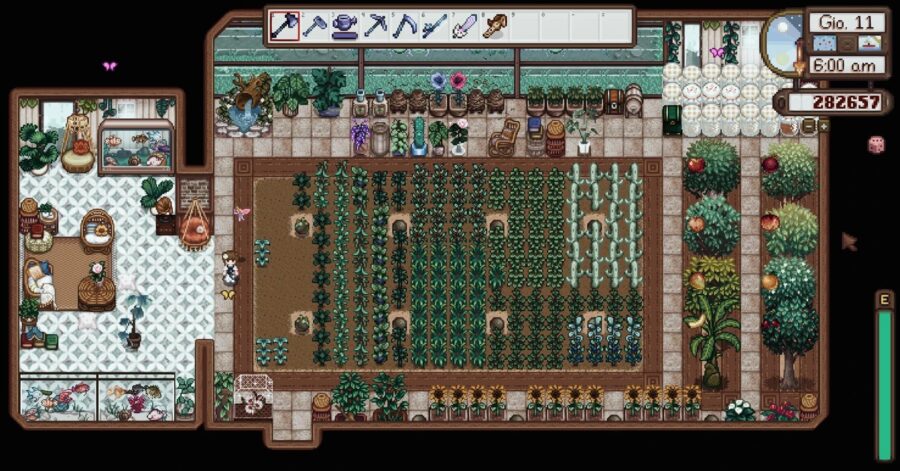
Task: Click the pink dice icon
Action: [875, 145]
